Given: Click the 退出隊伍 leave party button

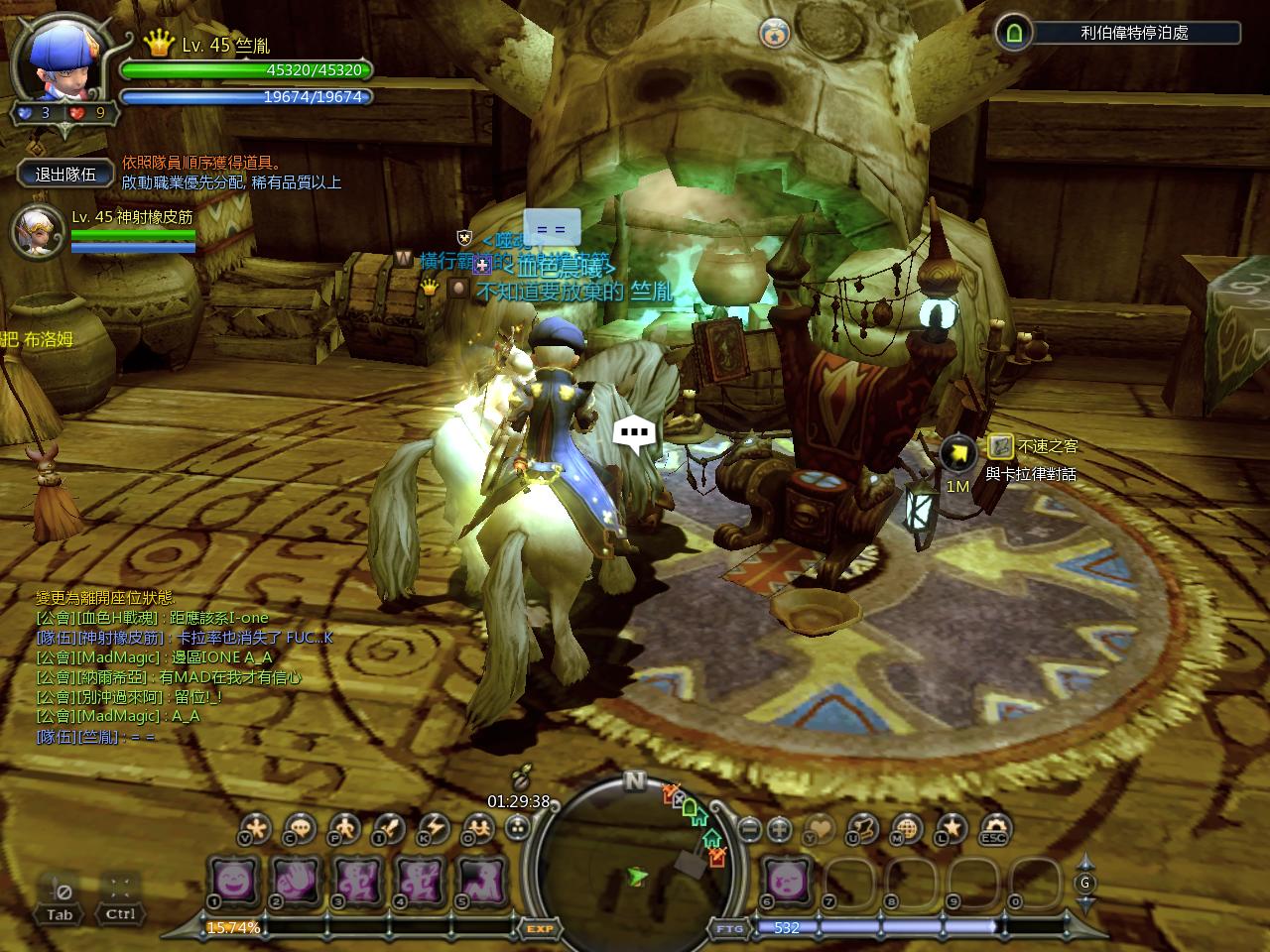Looking at the screenshot, I should (x=65, y=174).
